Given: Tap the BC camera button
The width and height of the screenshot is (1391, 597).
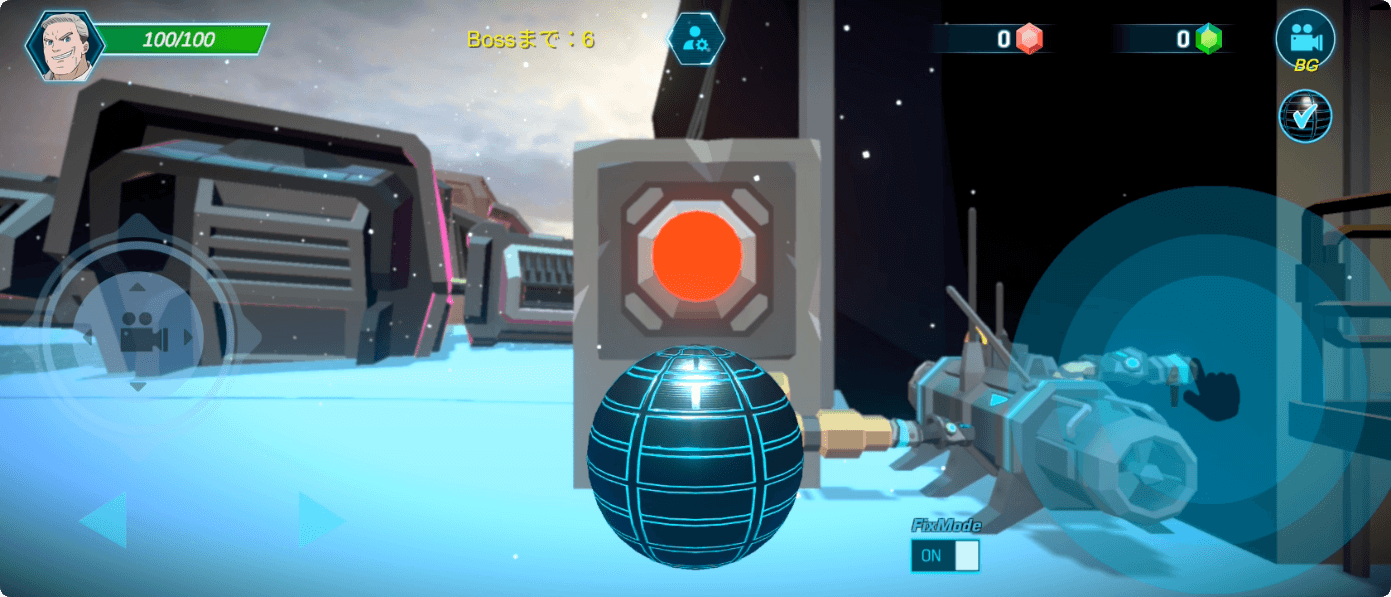Looking at the screenshot, I should click(x=1305, y=40).
